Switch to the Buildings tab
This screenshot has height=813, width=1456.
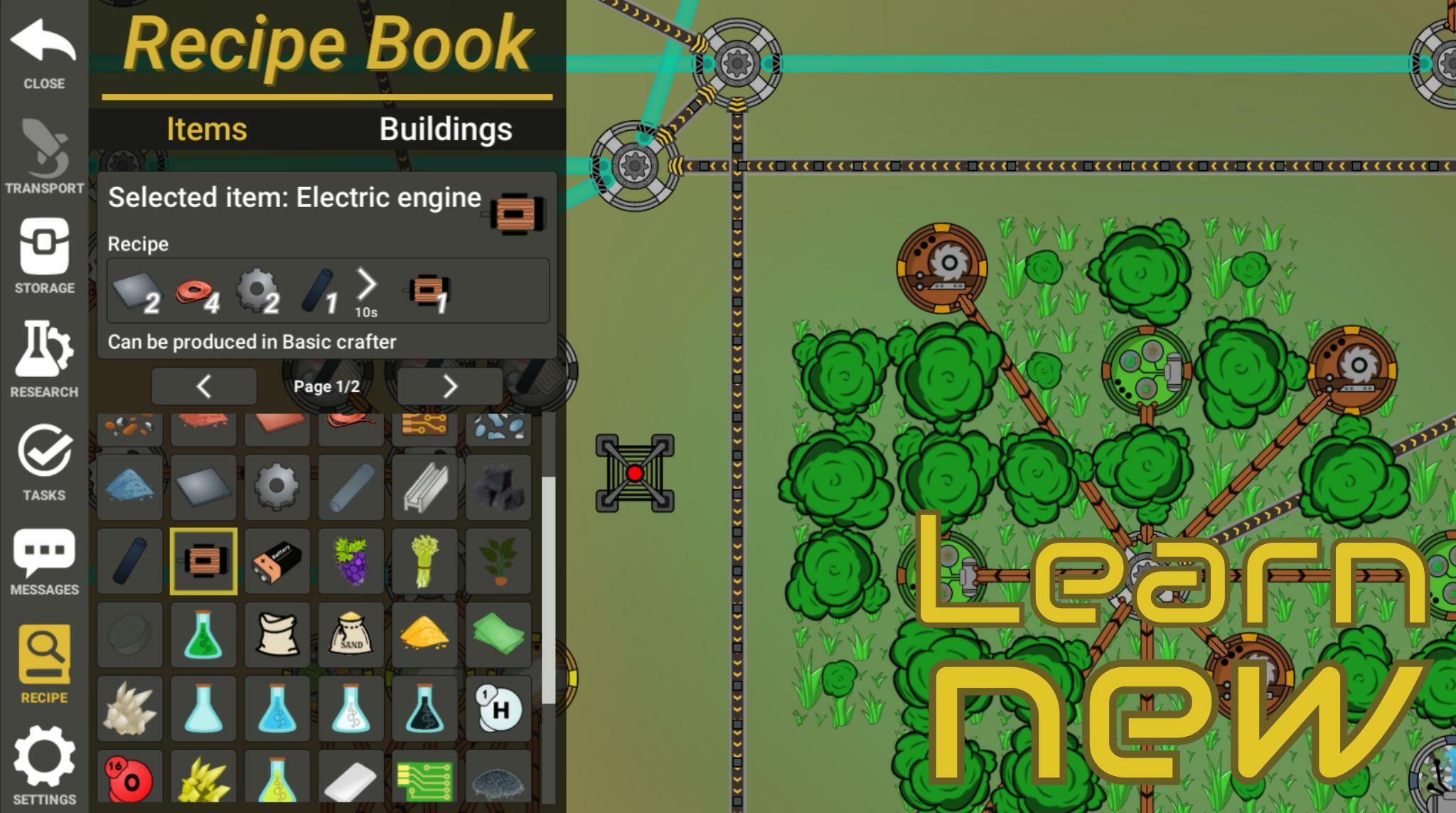[444, 130]
